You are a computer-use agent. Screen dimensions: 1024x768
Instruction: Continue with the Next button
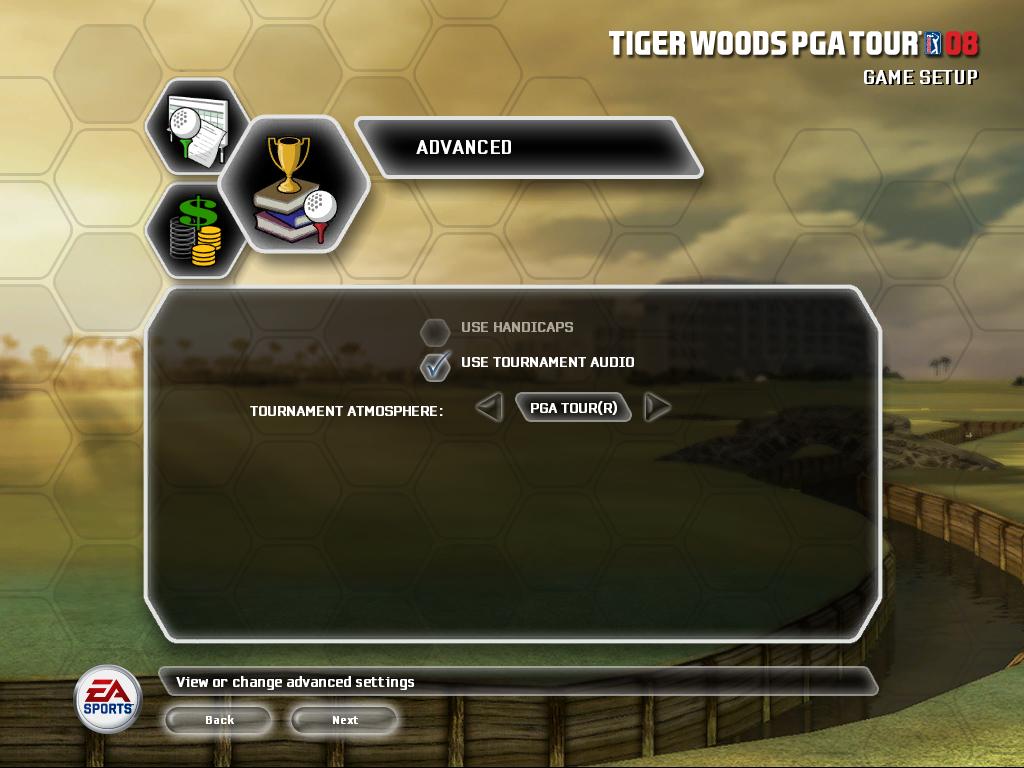pos(344,720)
